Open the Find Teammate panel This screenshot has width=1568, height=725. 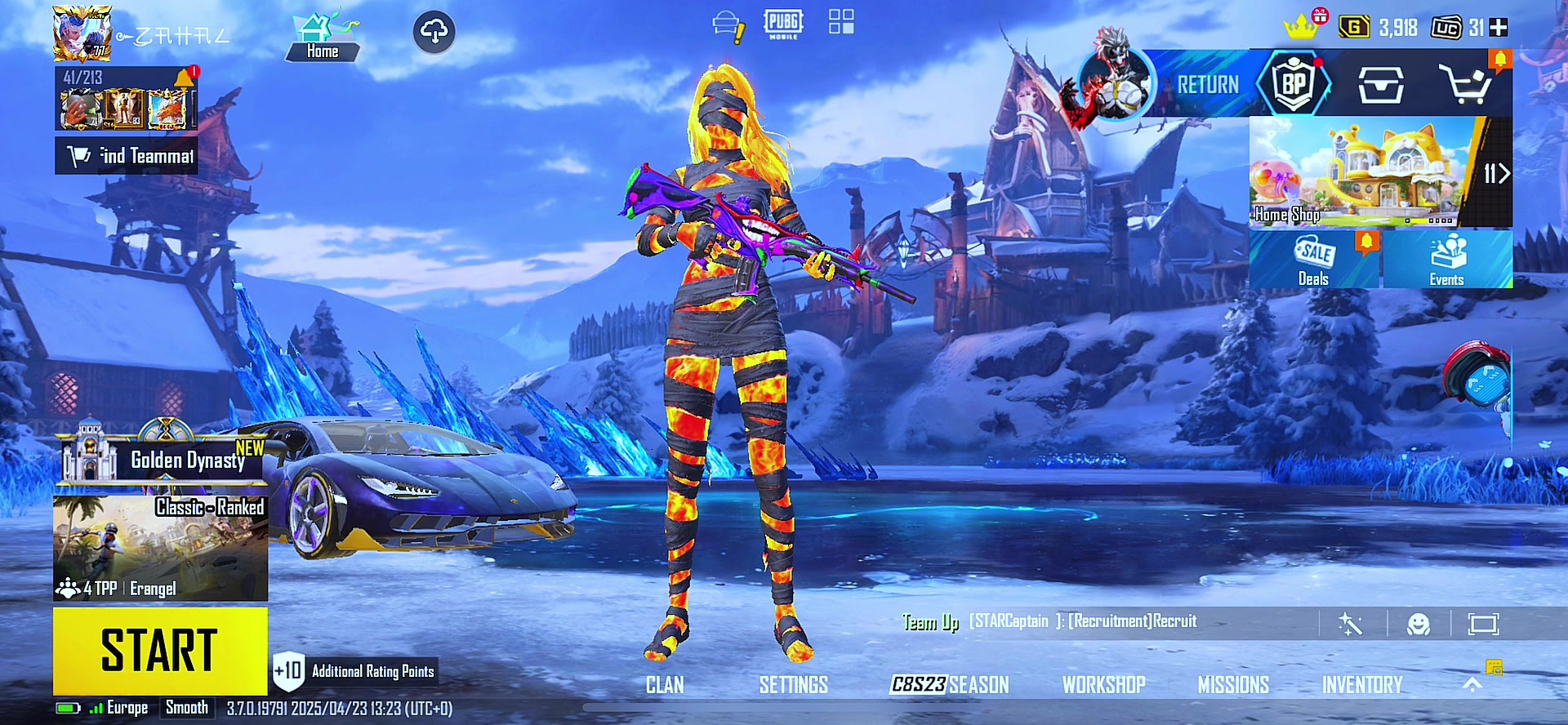(127, 155)
